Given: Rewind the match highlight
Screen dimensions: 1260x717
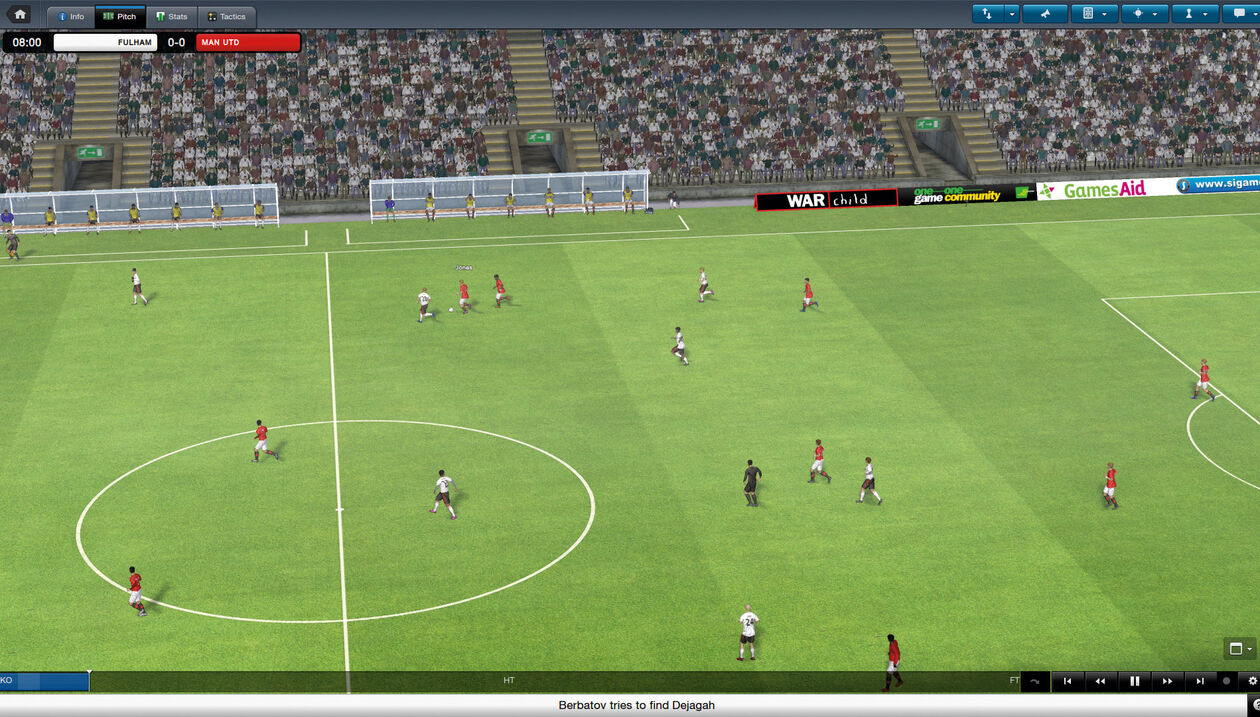Looking at the screenshot, I should [x=1101, y=681].
